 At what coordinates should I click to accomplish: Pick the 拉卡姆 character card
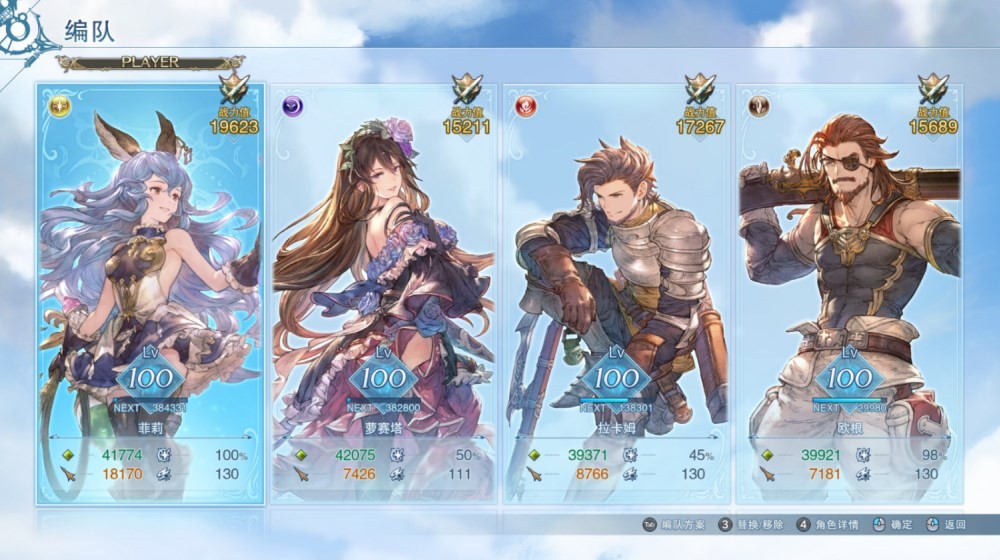616,290
